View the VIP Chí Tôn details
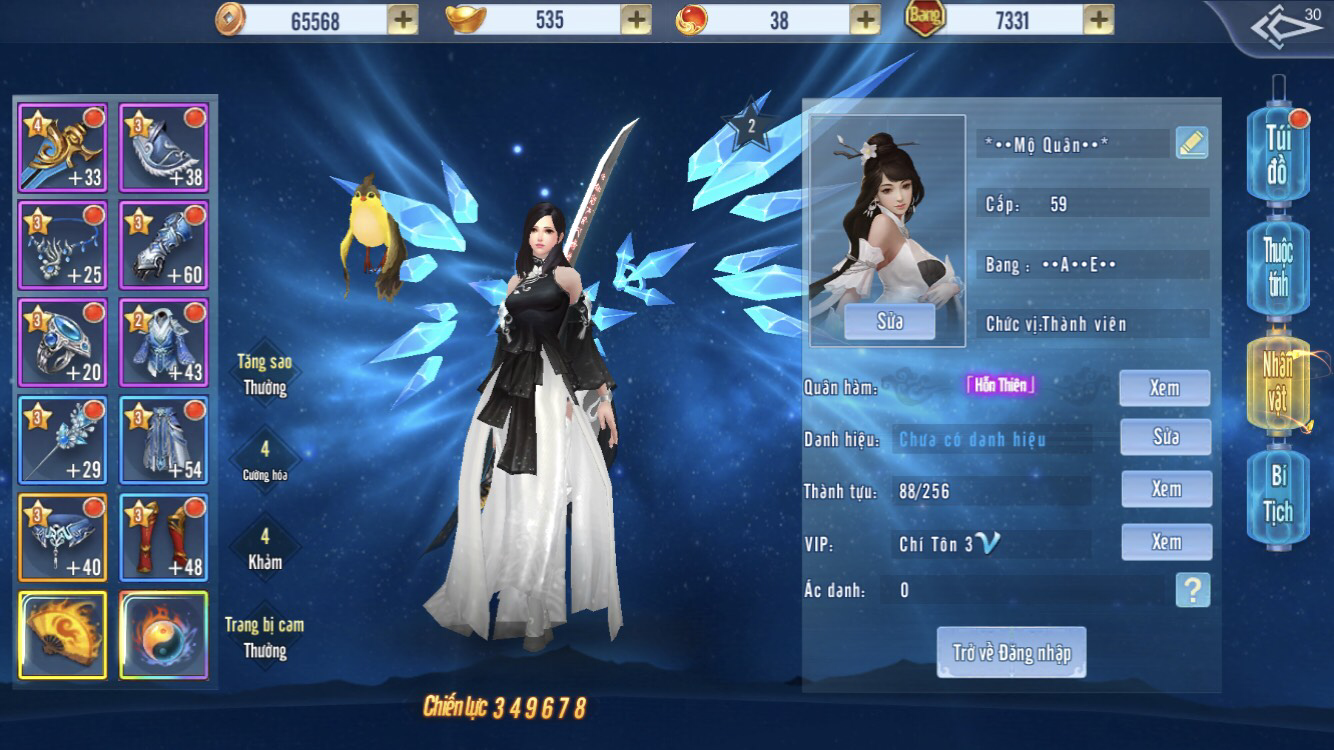 pos(1165,542)
